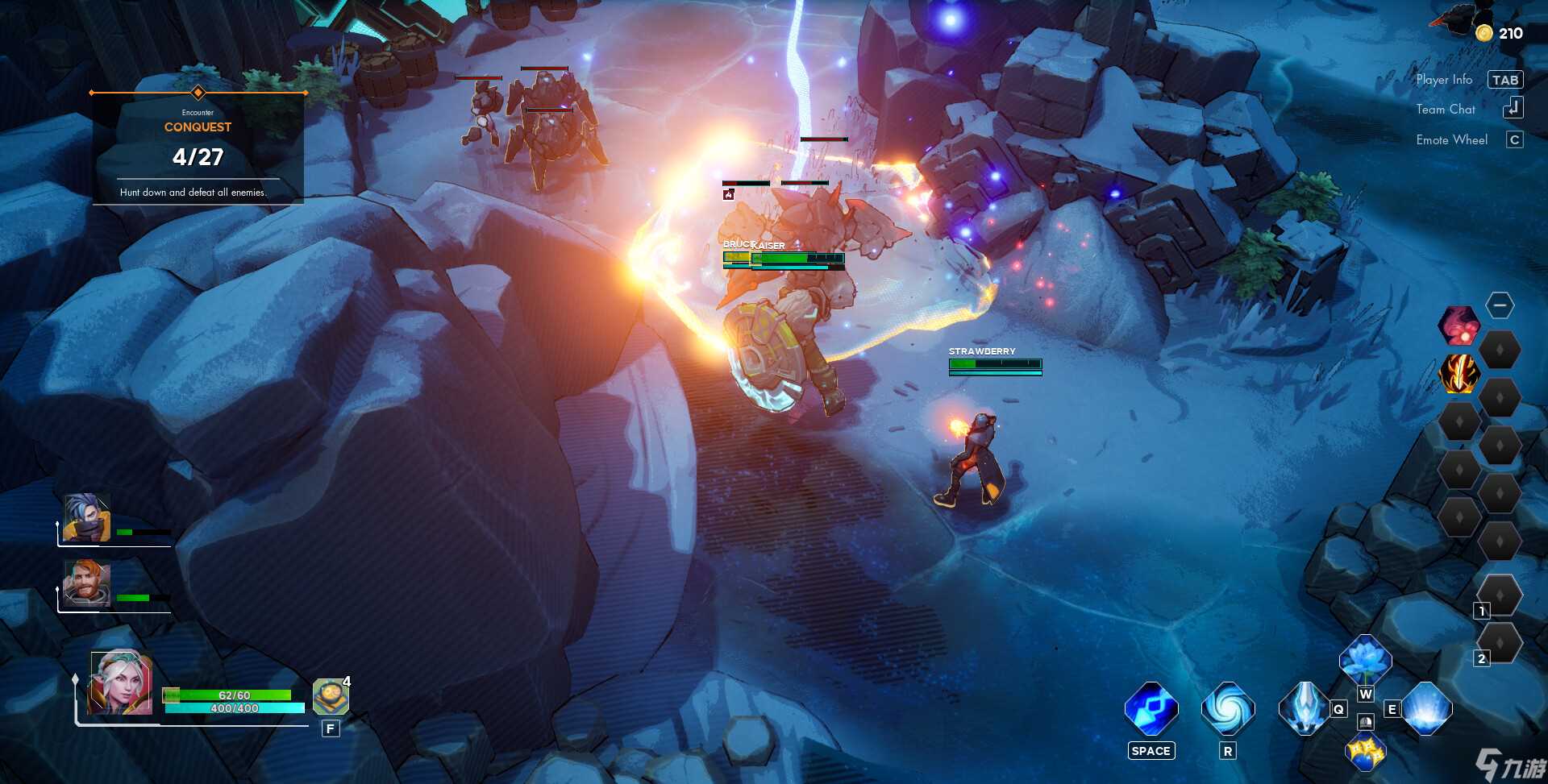Check the gold coin currency icon

pyautogui.click(x=1484, y=33)
